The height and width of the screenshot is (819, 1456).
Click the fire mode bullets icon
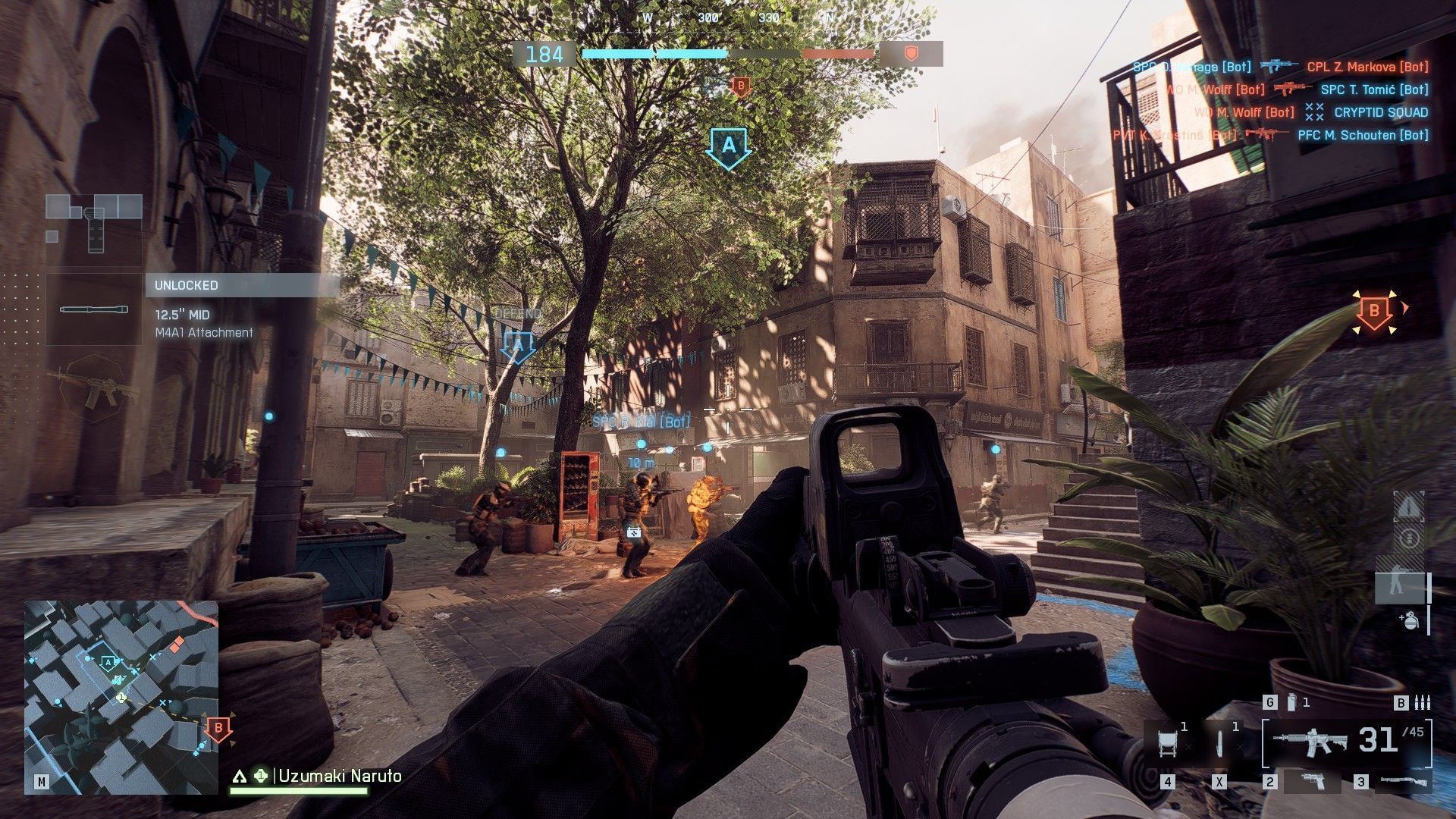click(1423, 703)
